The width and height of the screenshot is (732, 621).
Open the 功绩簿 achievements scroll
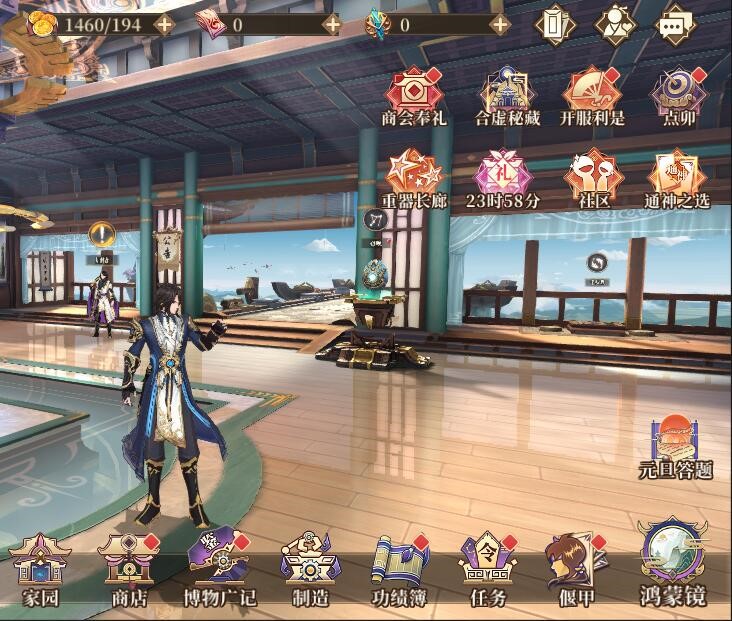(397, 569)
